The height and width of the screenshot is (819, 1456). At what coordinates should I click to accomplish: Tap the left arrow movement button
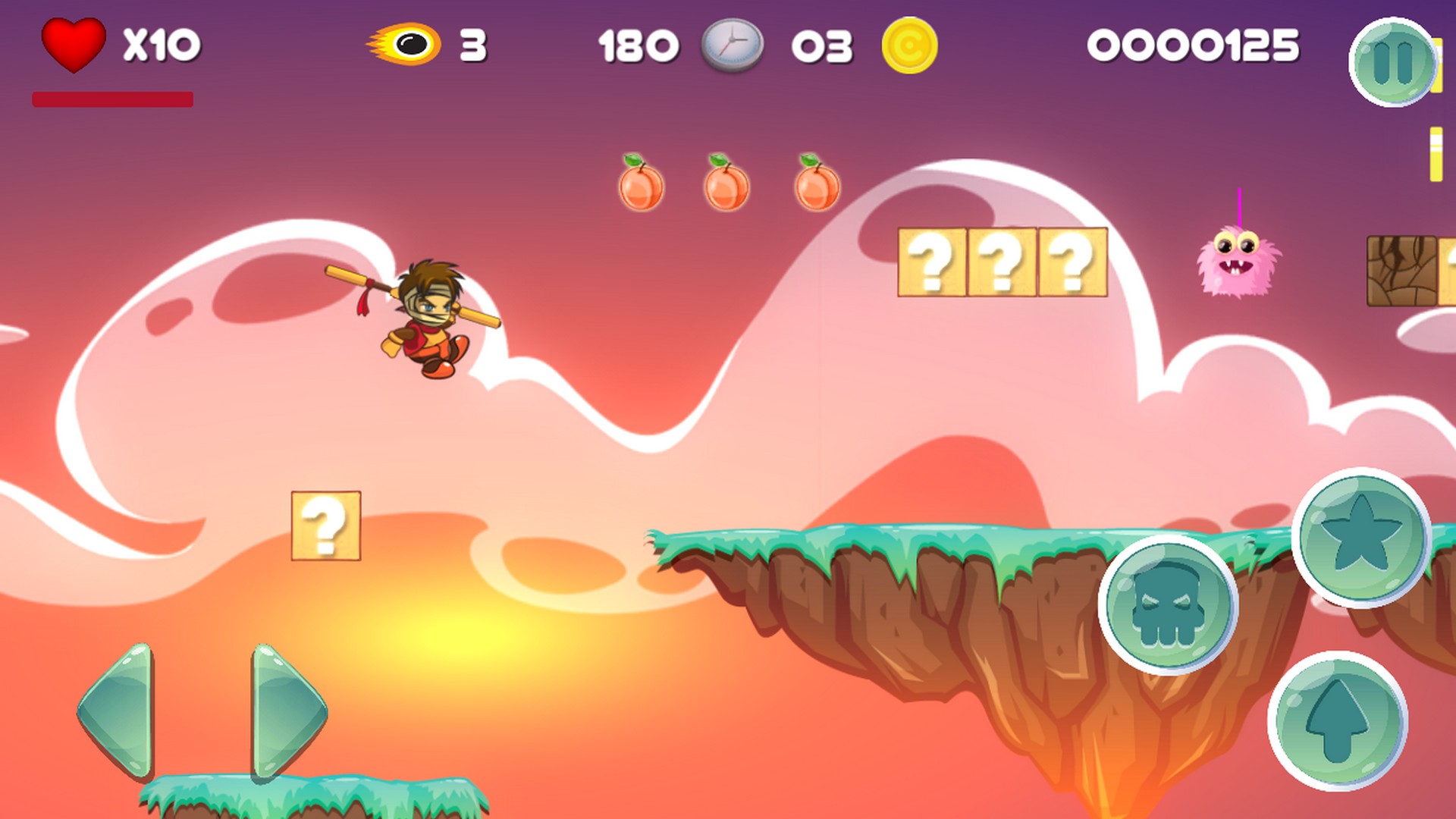coord(118,711)
